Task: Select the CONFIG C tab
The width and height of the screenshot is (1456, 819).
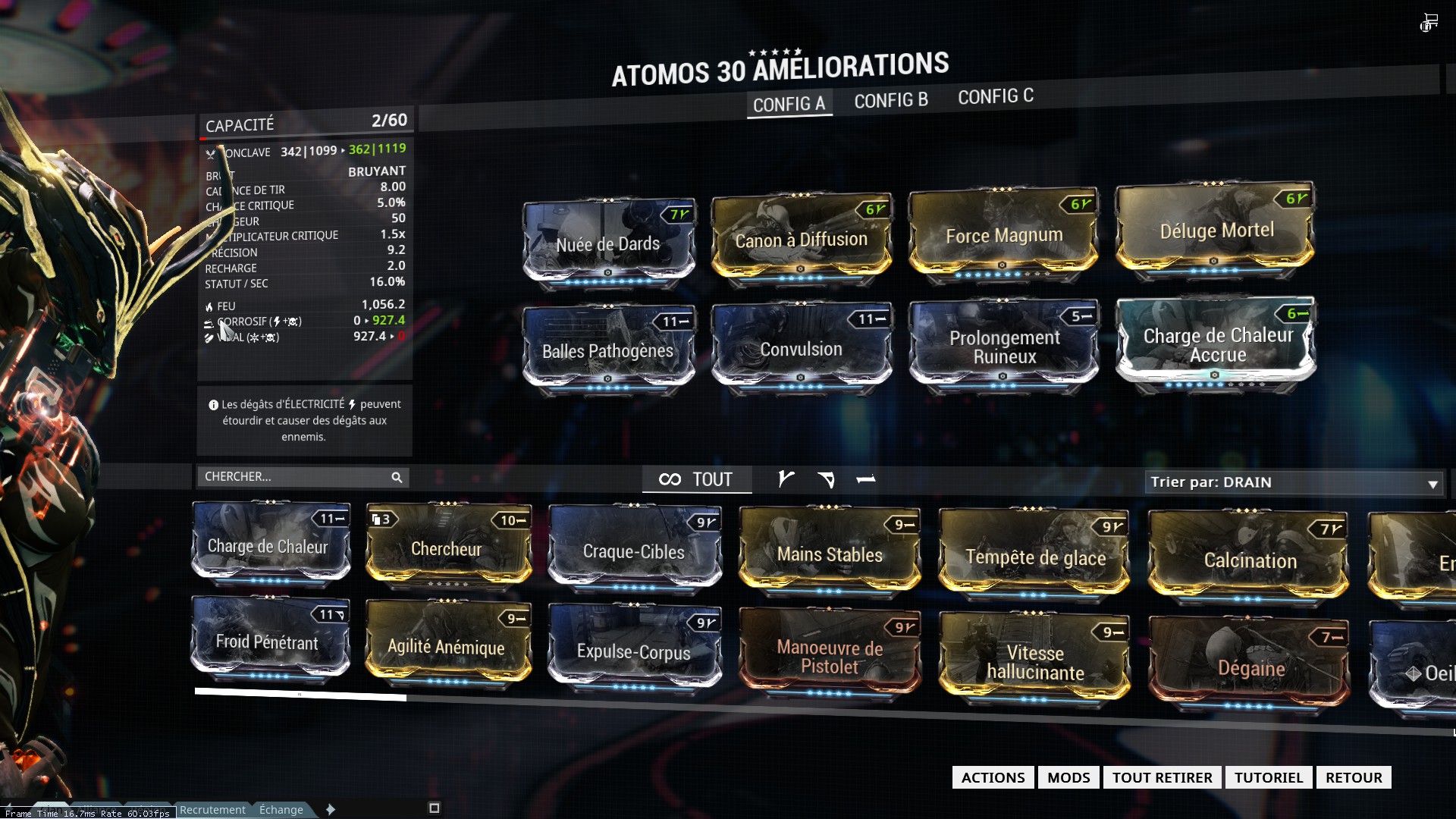Action: (x=995, y=97)
